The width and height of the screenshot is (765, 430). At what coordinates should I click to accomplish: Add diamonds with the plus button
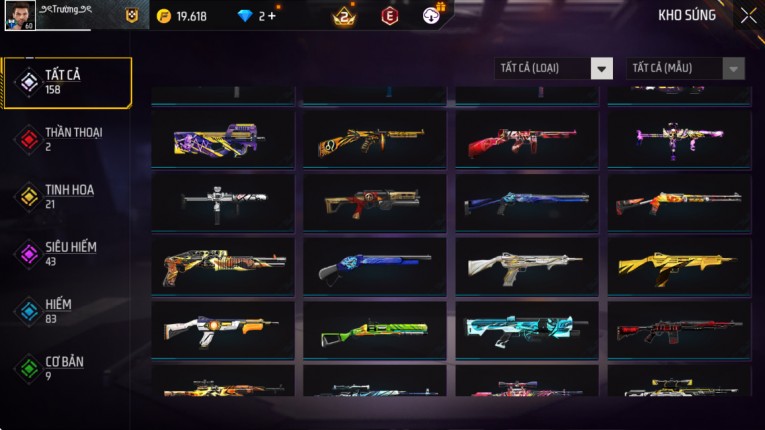click(x=272, y=16)
